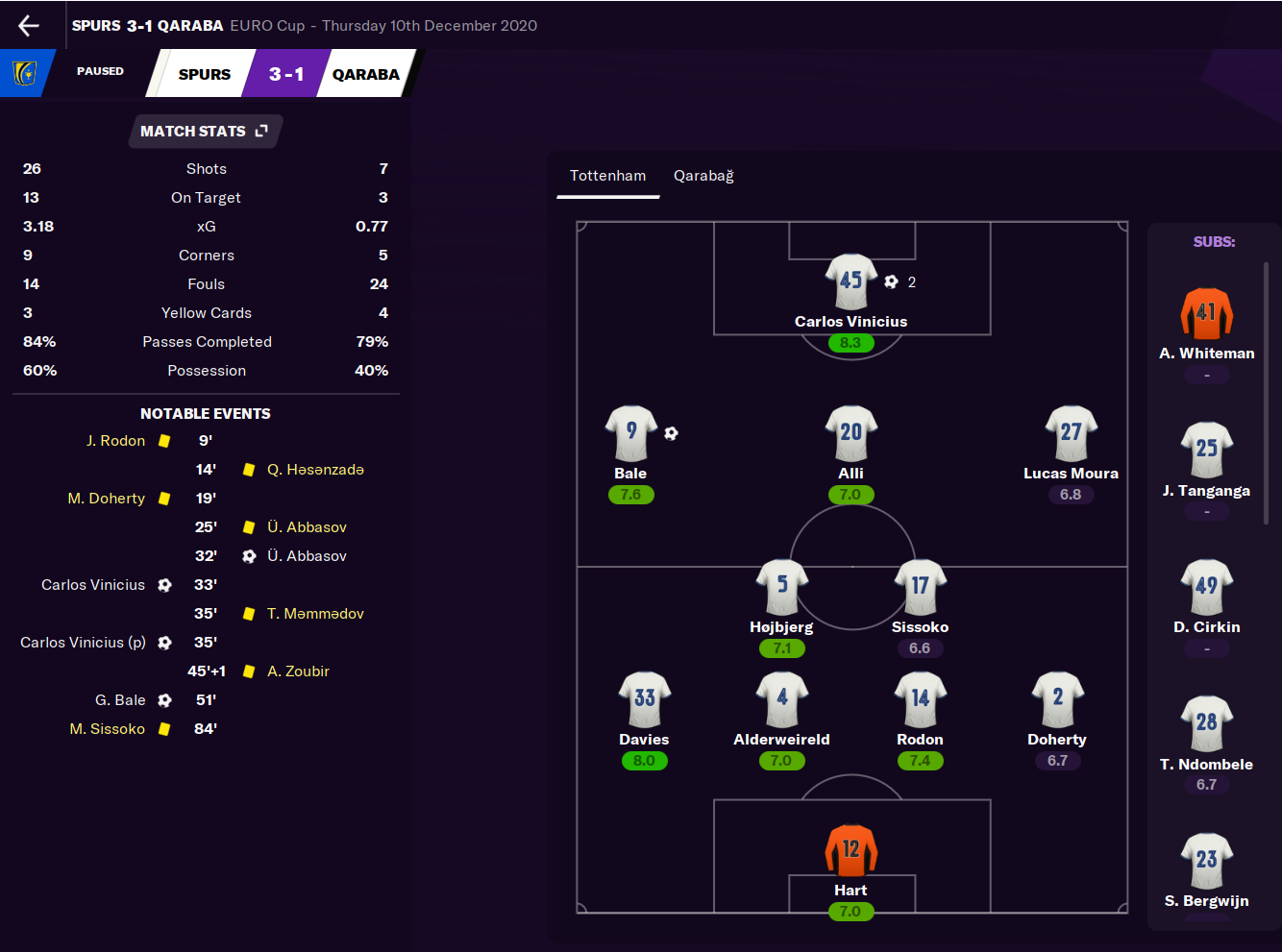Switch to the Qarabağ lineup tab
The height and width of the screenshot is (952, 1282).
pyautogui.click(x=703, y=176)
